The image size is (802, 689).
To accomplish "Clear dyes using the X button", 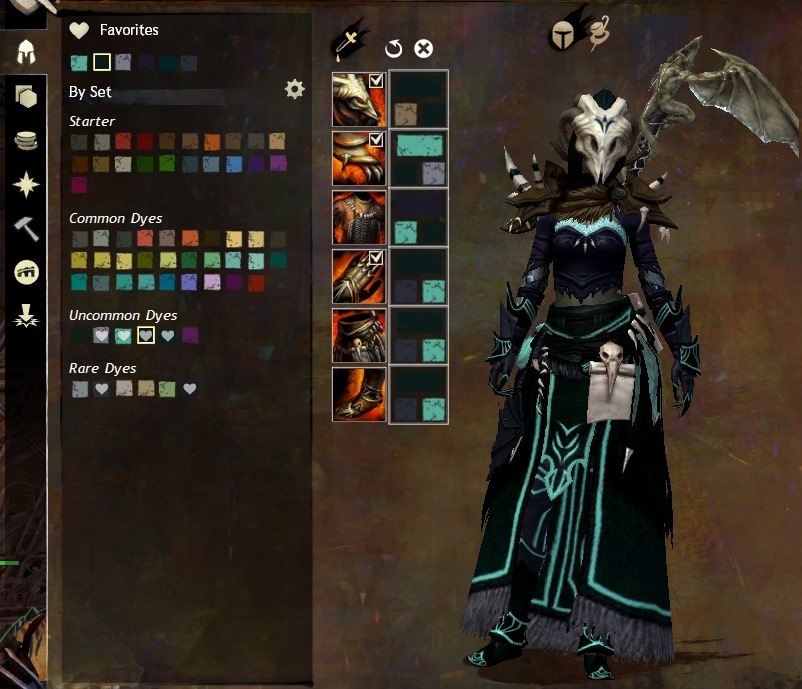I will click(423, 48).
